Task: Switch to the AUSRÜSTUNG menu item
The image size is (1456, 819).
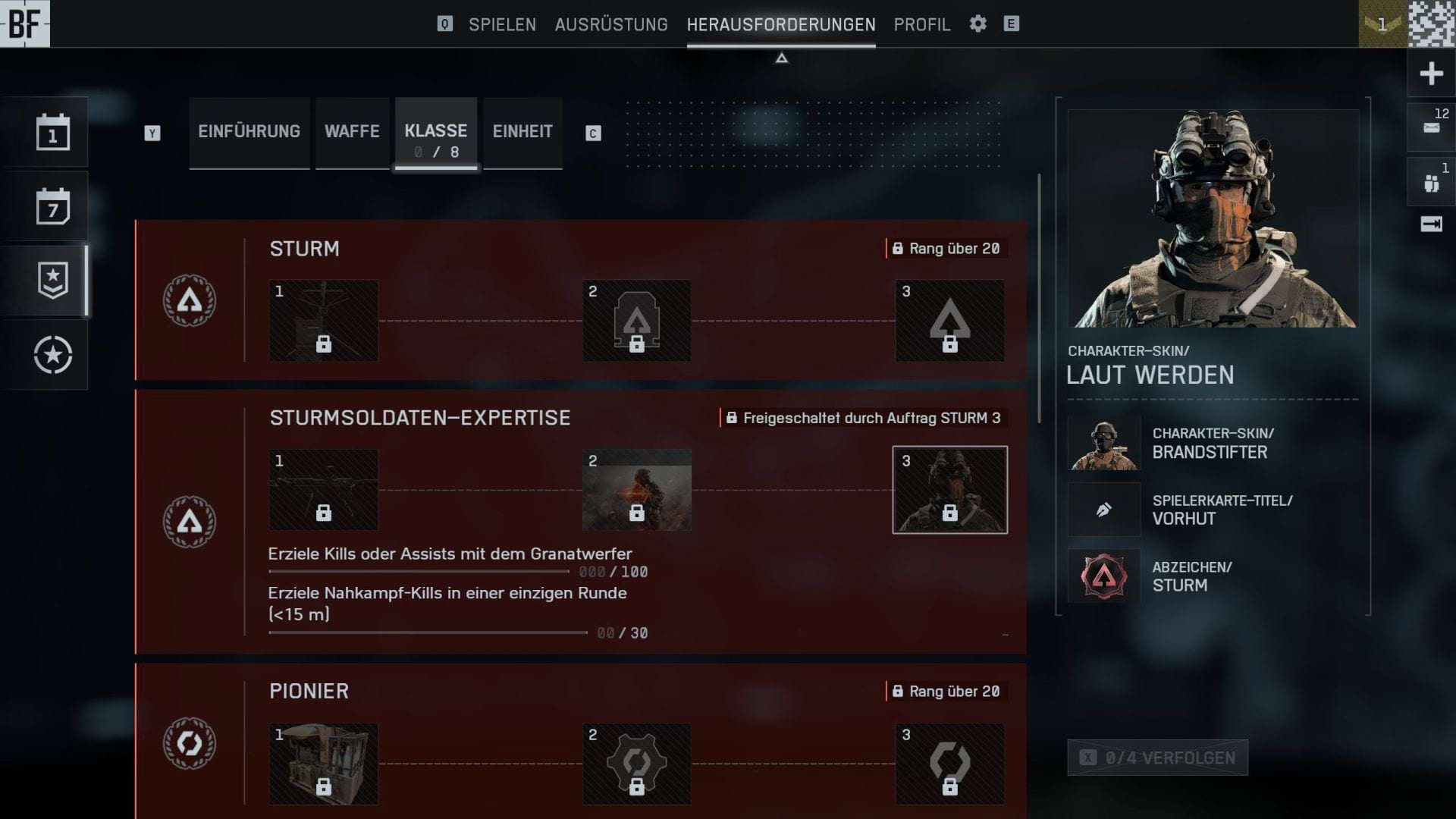Action: click(x=611, y=24)
